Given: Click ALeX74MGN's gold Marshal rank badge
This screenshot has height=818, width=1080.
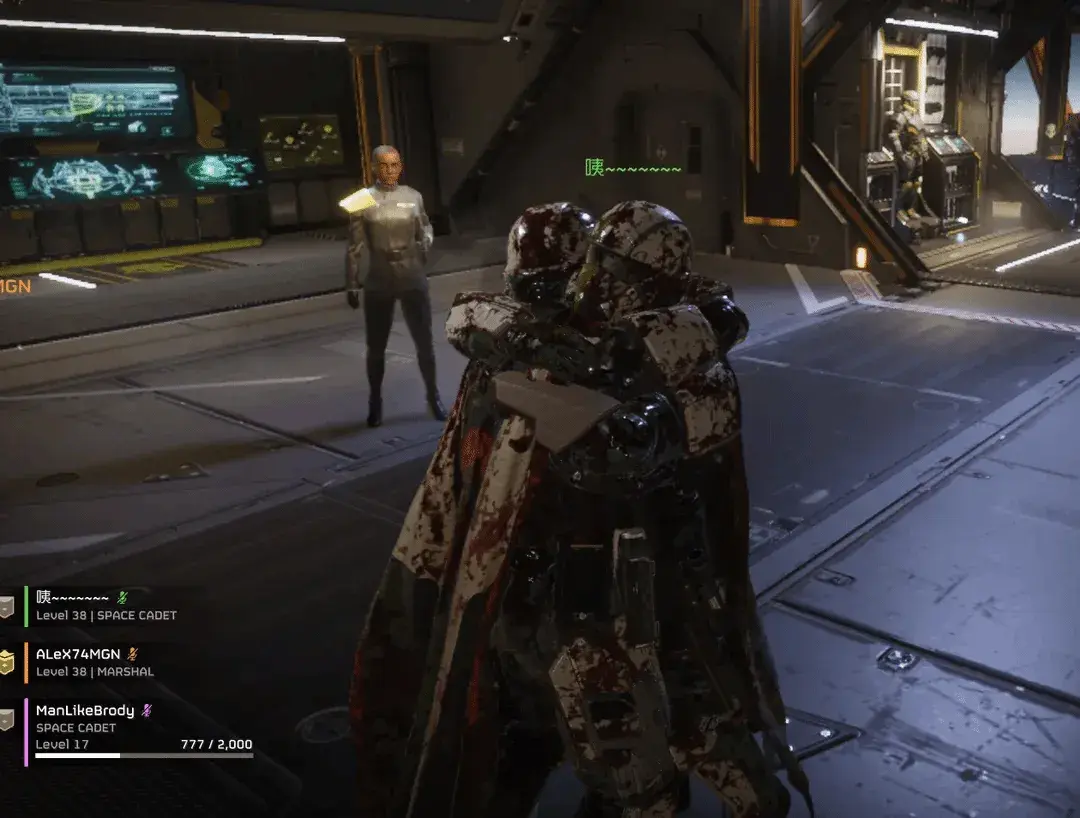Looking at the screenshot, I should [7, 662].
